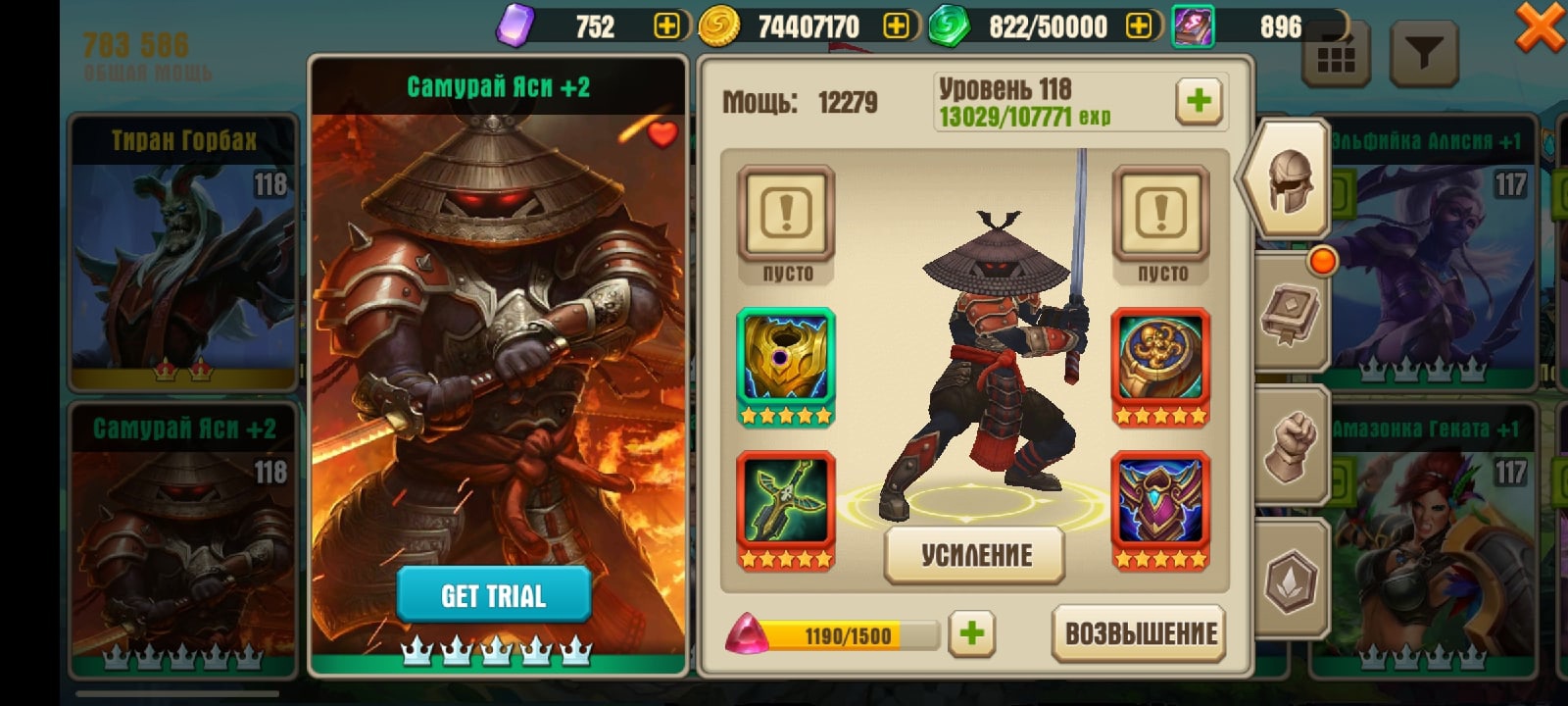Close the hero screen with the orange X
Screen dimensions: 1568x706
1540,27
